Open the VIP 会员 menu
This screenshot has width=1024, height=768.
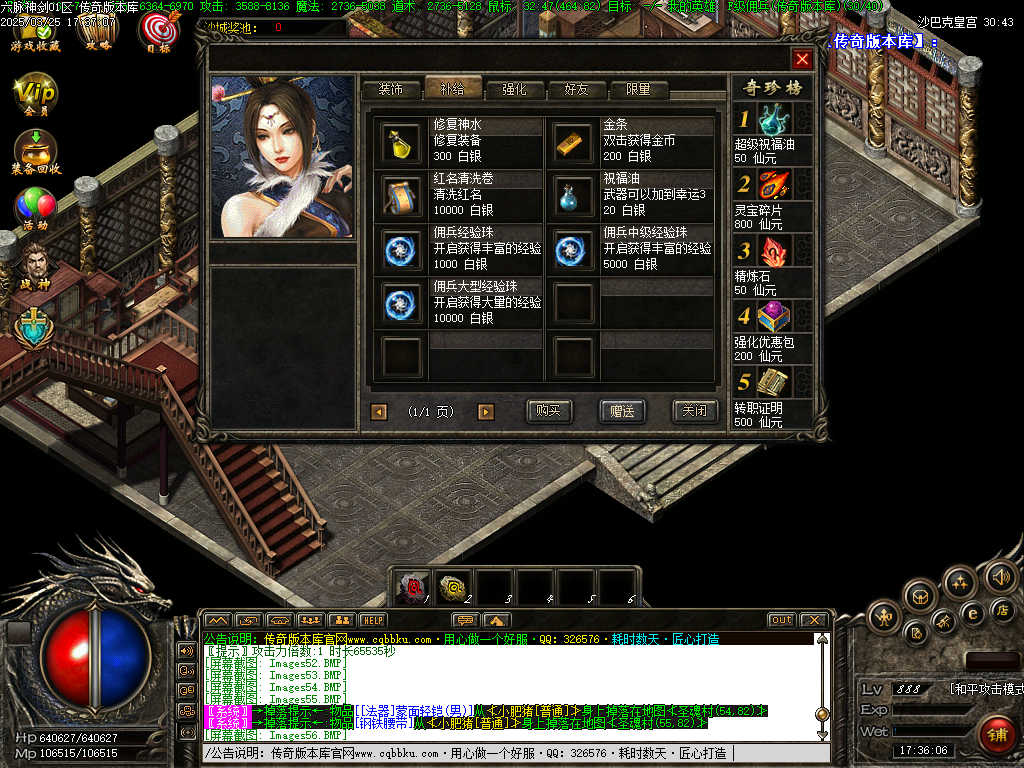(x=36, y=95)
